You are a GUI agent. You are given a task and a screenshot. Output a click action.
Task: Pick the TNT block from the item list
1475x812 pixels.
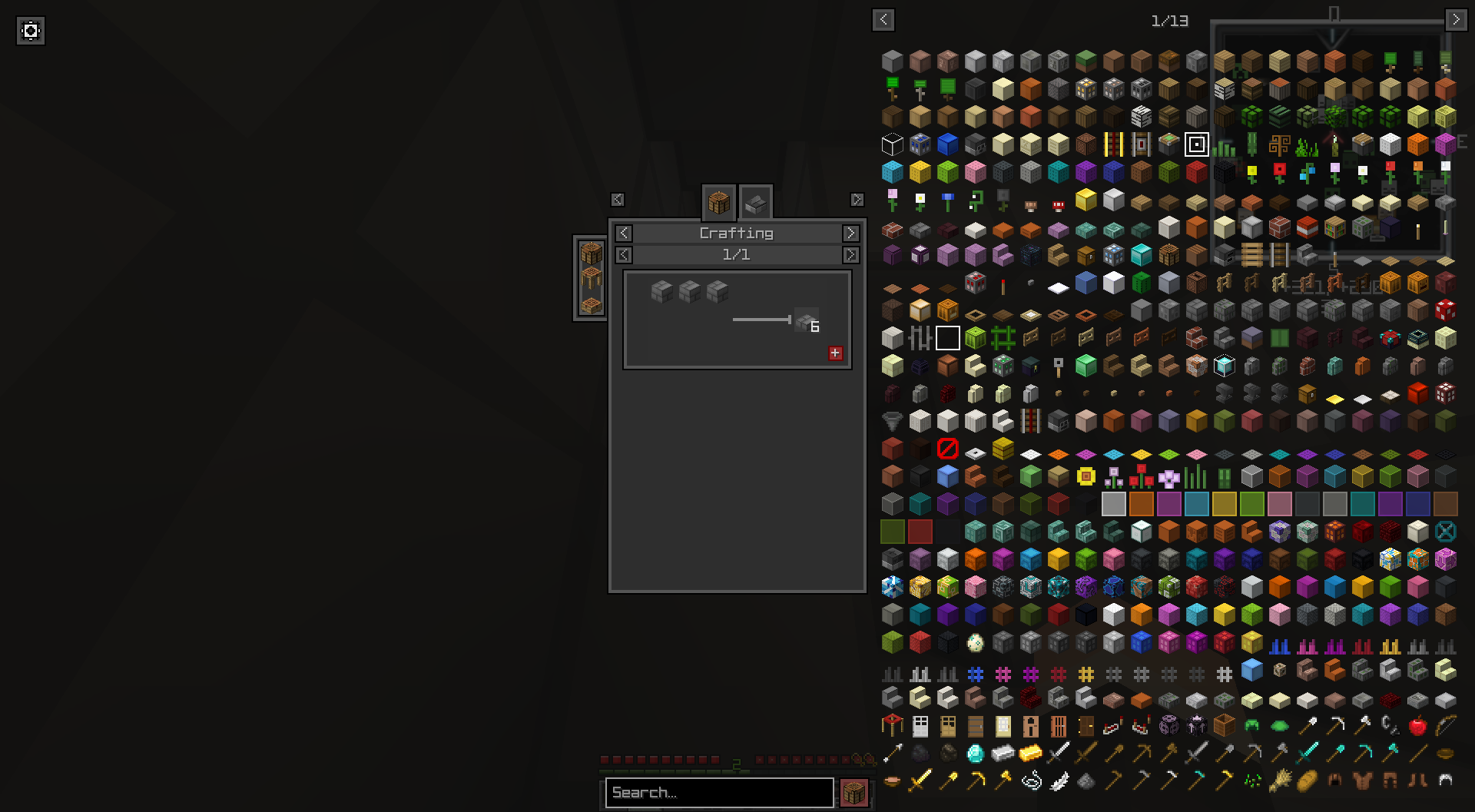pyautogui.click(x=1307, y=228)
